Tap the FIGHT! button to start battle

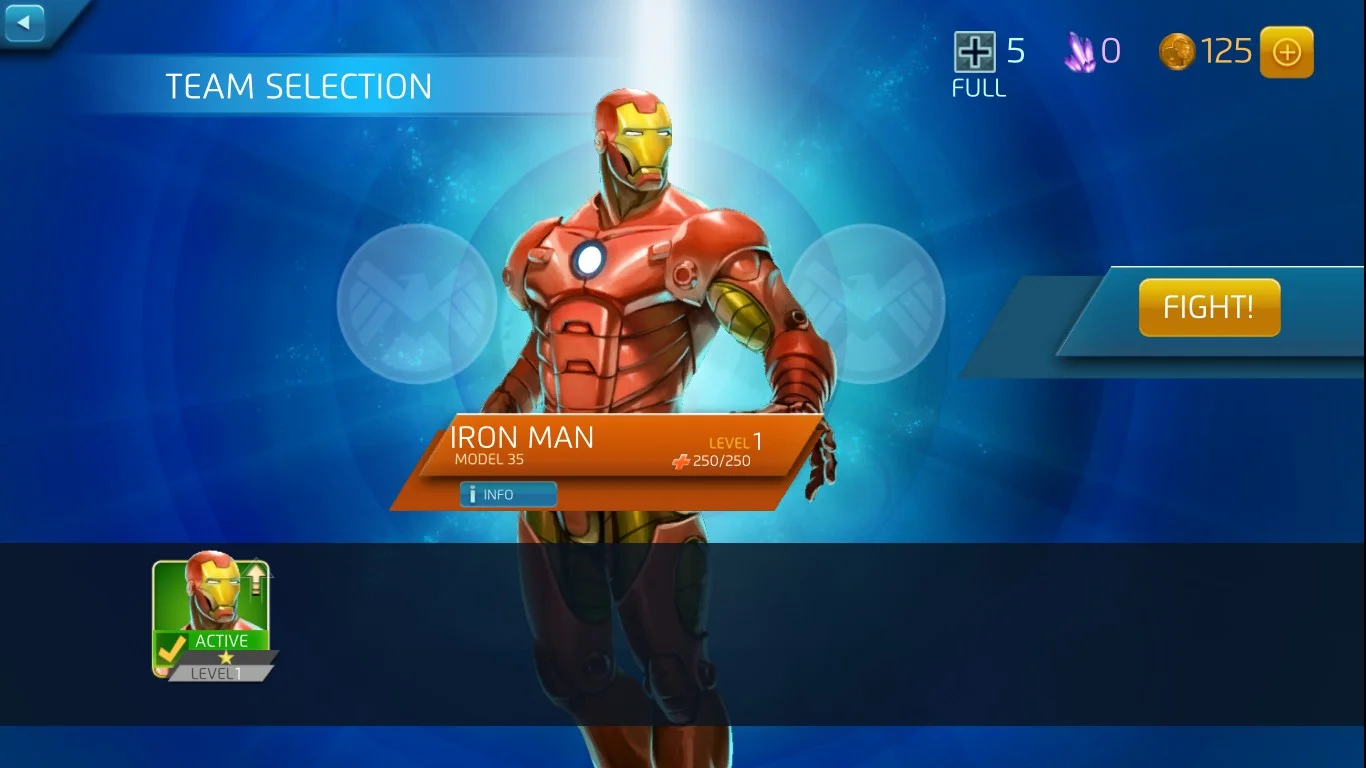point(1209,307)
